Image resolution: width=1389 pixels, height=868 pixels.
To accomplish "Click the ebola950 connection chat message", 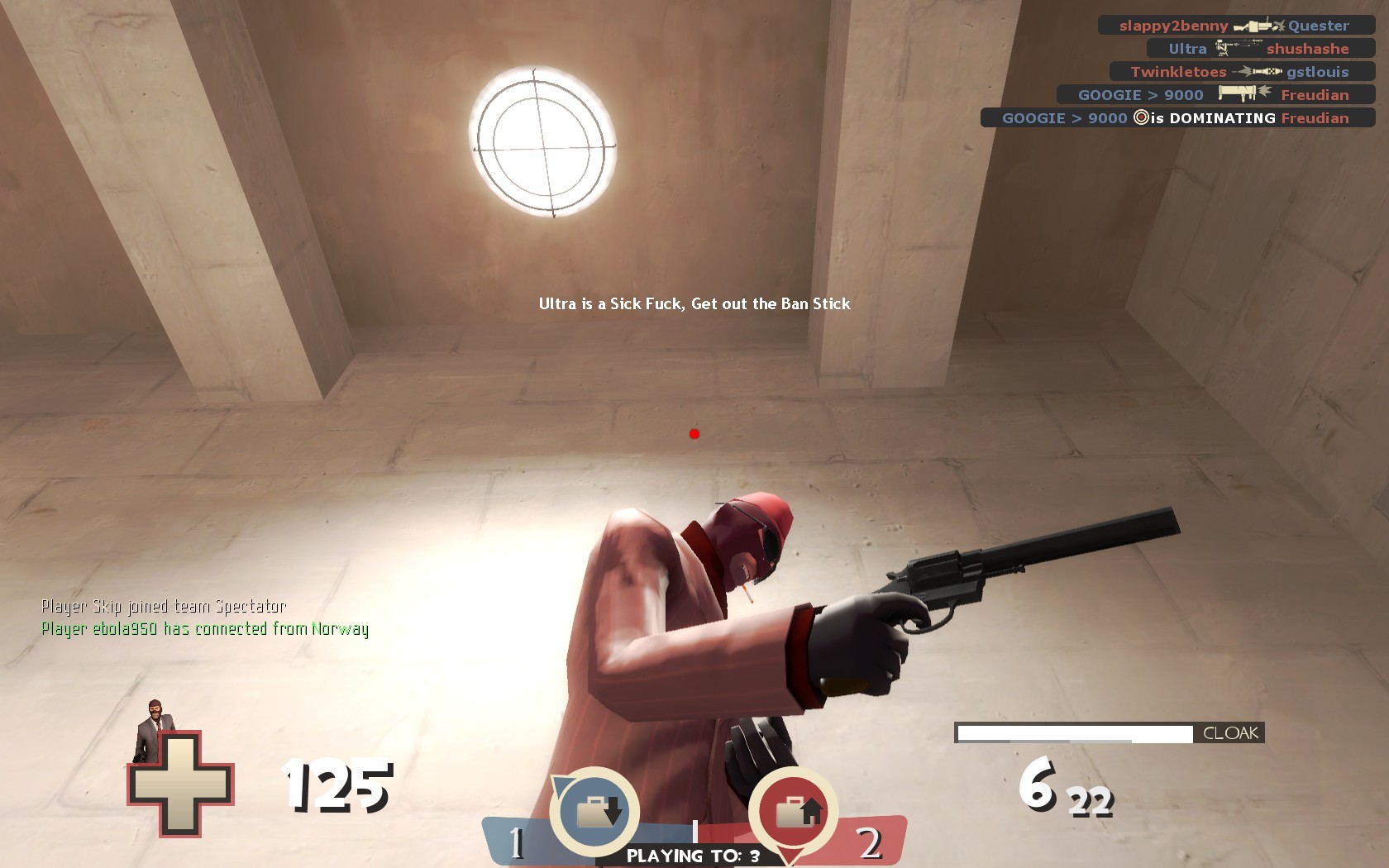I will (x=204, y=629).
